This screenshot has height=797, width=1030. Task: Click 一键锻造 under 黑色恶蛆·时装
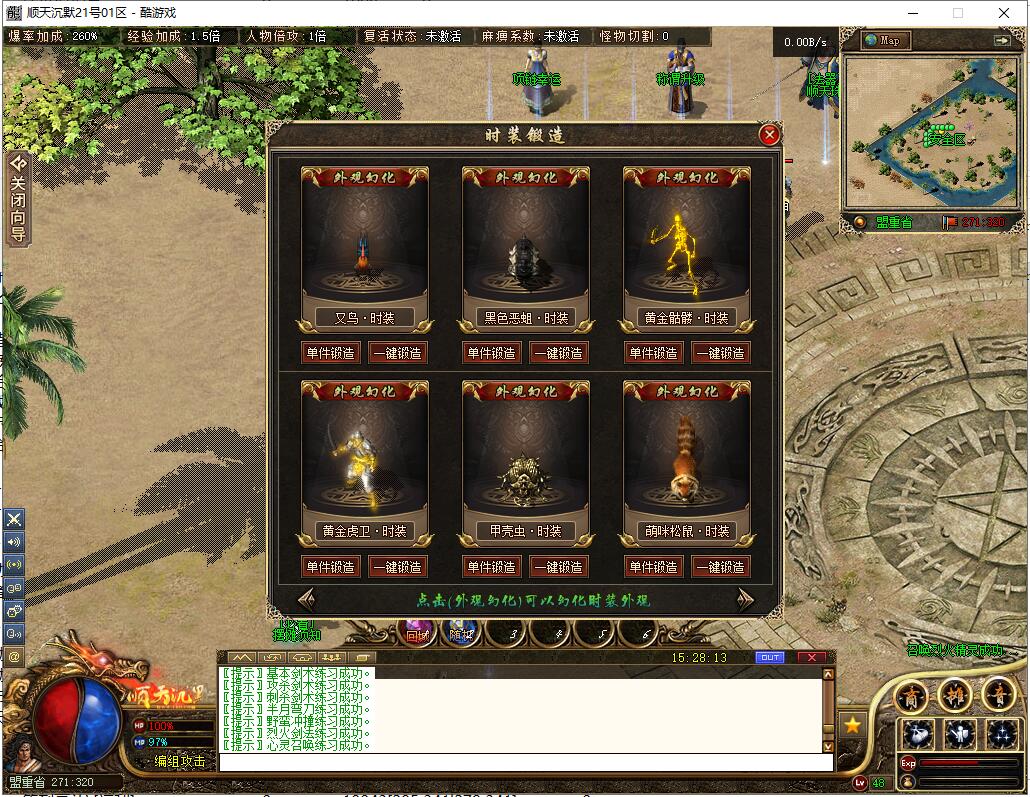coord(558,353)
